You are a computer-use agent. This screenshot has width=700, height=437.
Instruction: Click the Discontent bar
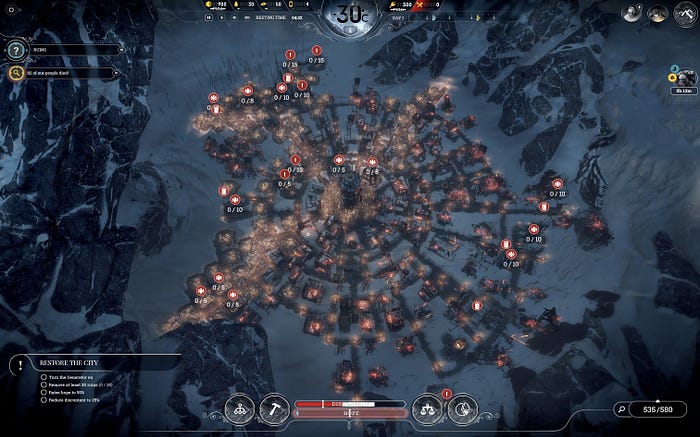(350, 403)
